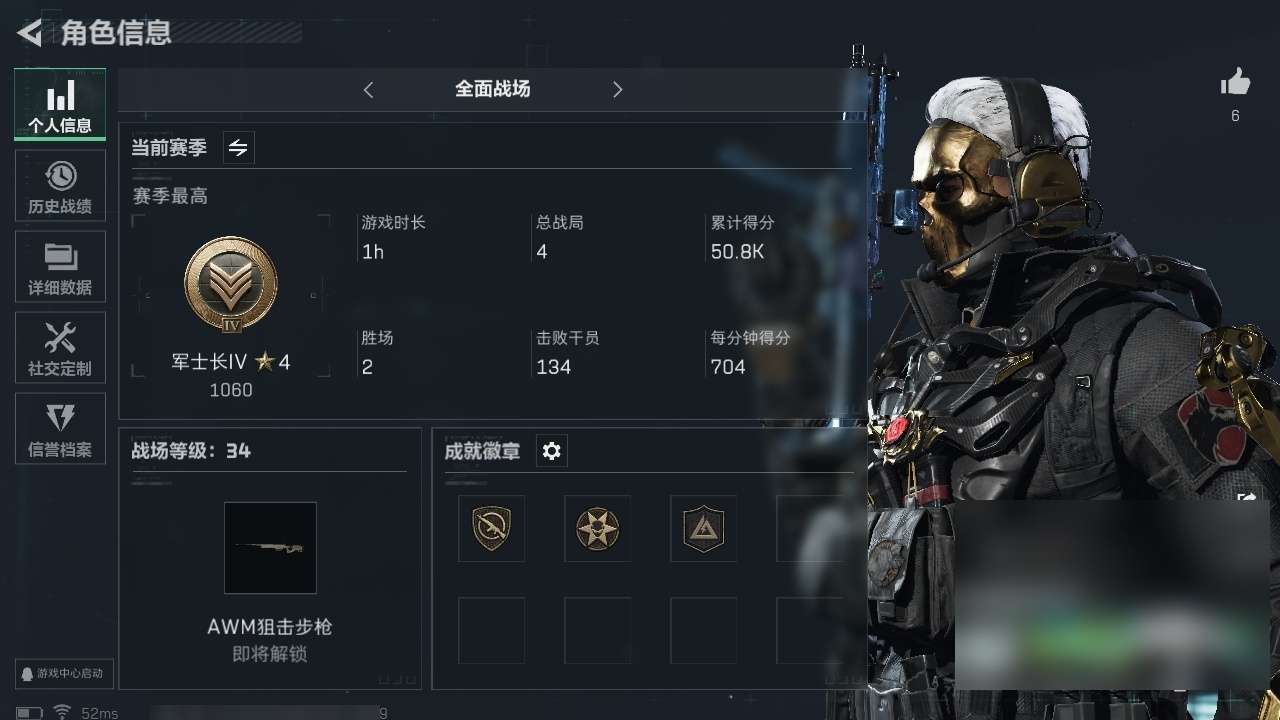Select the round star emblem badge
This screenshot has width=1280, height=720.
pos(597,528)
